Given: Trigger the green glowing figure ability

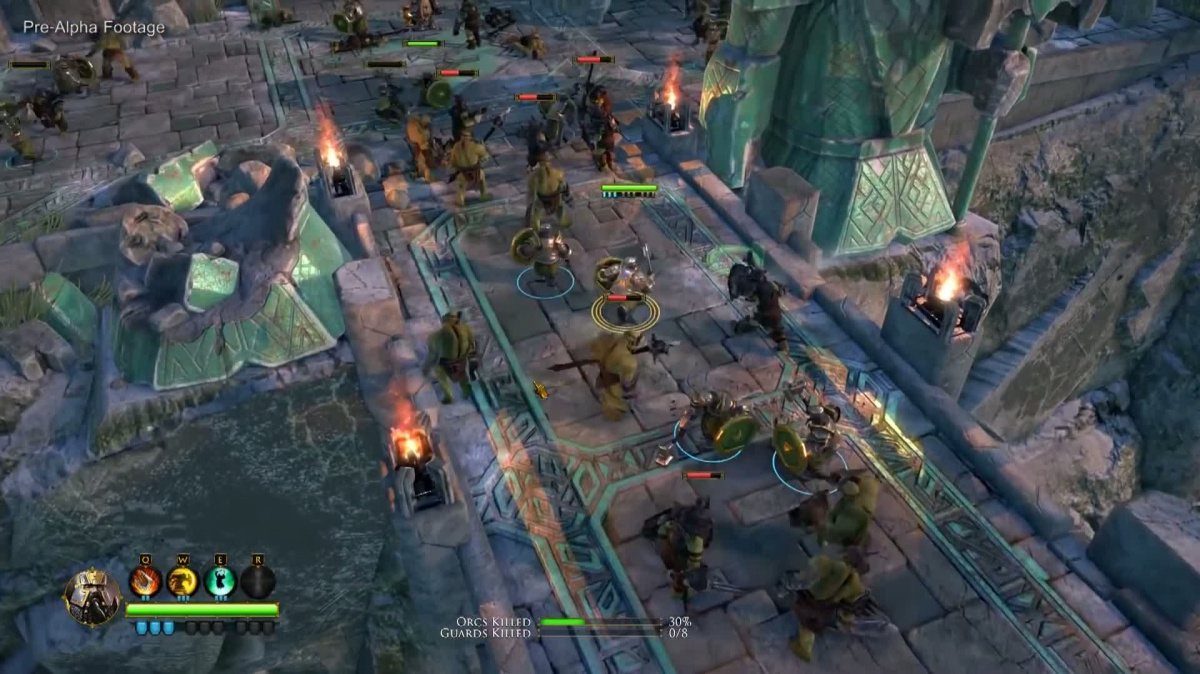Looking at the screenshot, I should tap(220, 581).
